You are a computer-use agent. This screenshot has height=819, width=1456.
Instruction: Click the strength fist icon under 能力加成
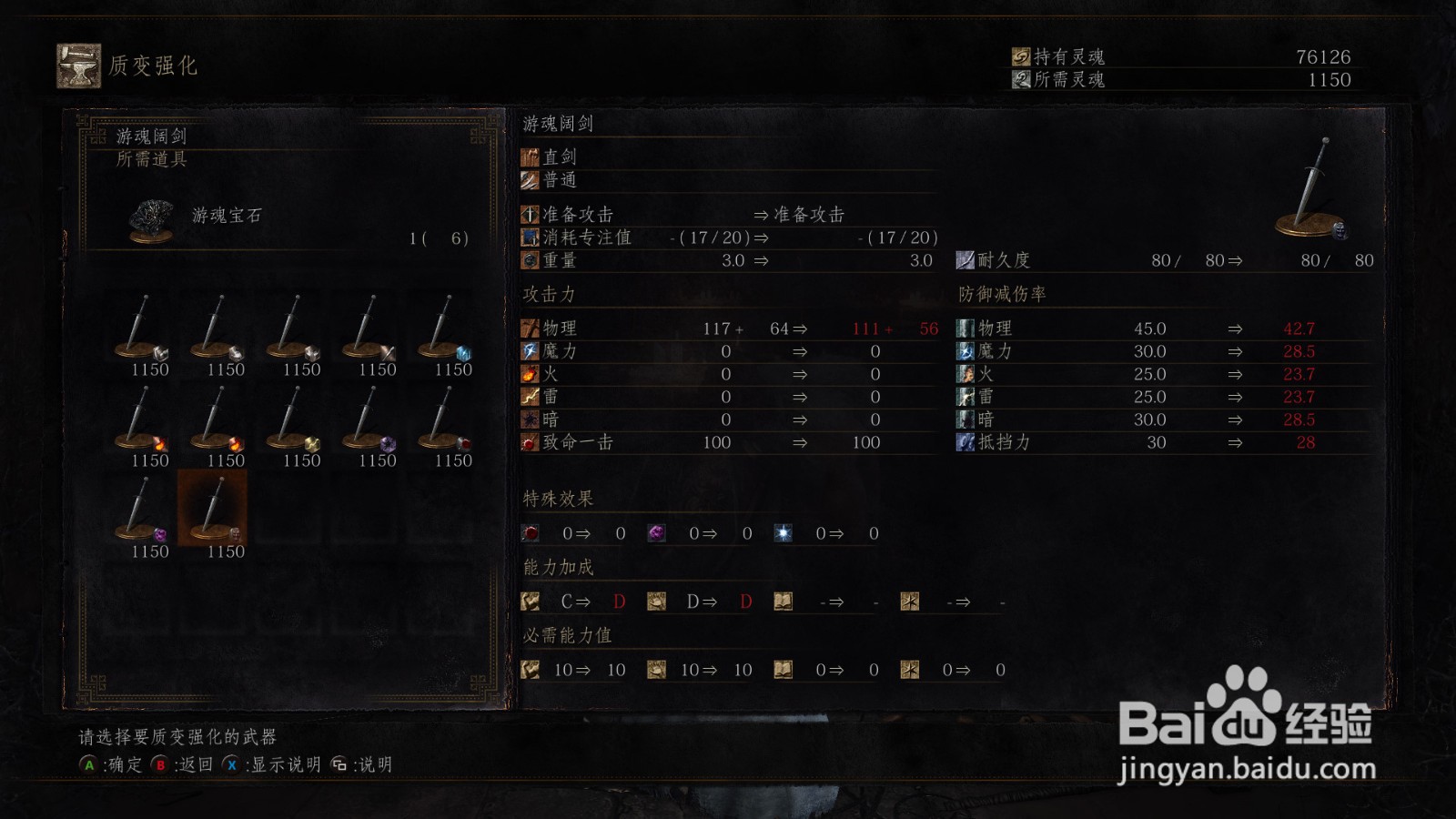tap(528, 601)
